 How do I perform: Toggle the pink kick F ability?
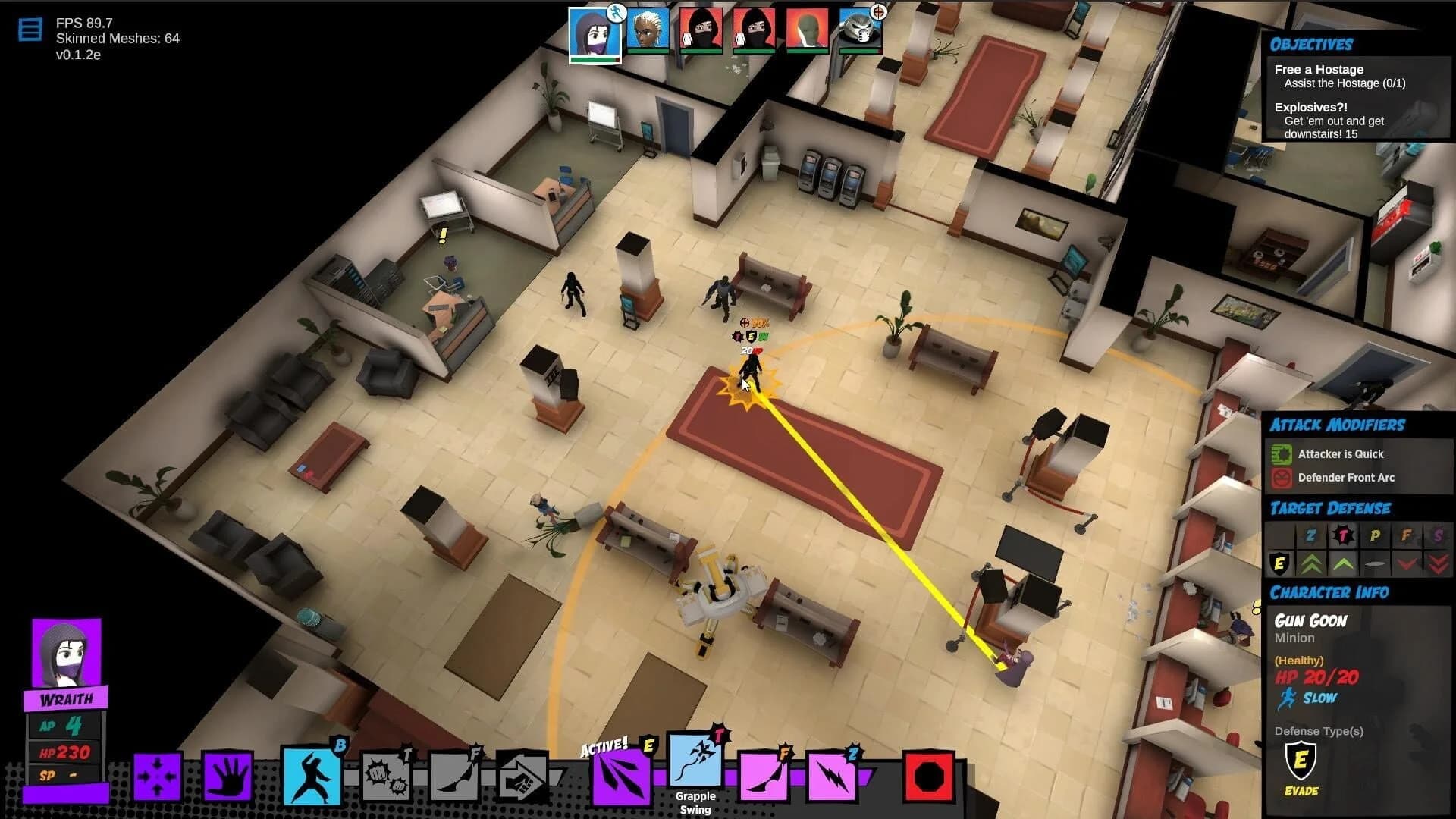tap(766, 775)
